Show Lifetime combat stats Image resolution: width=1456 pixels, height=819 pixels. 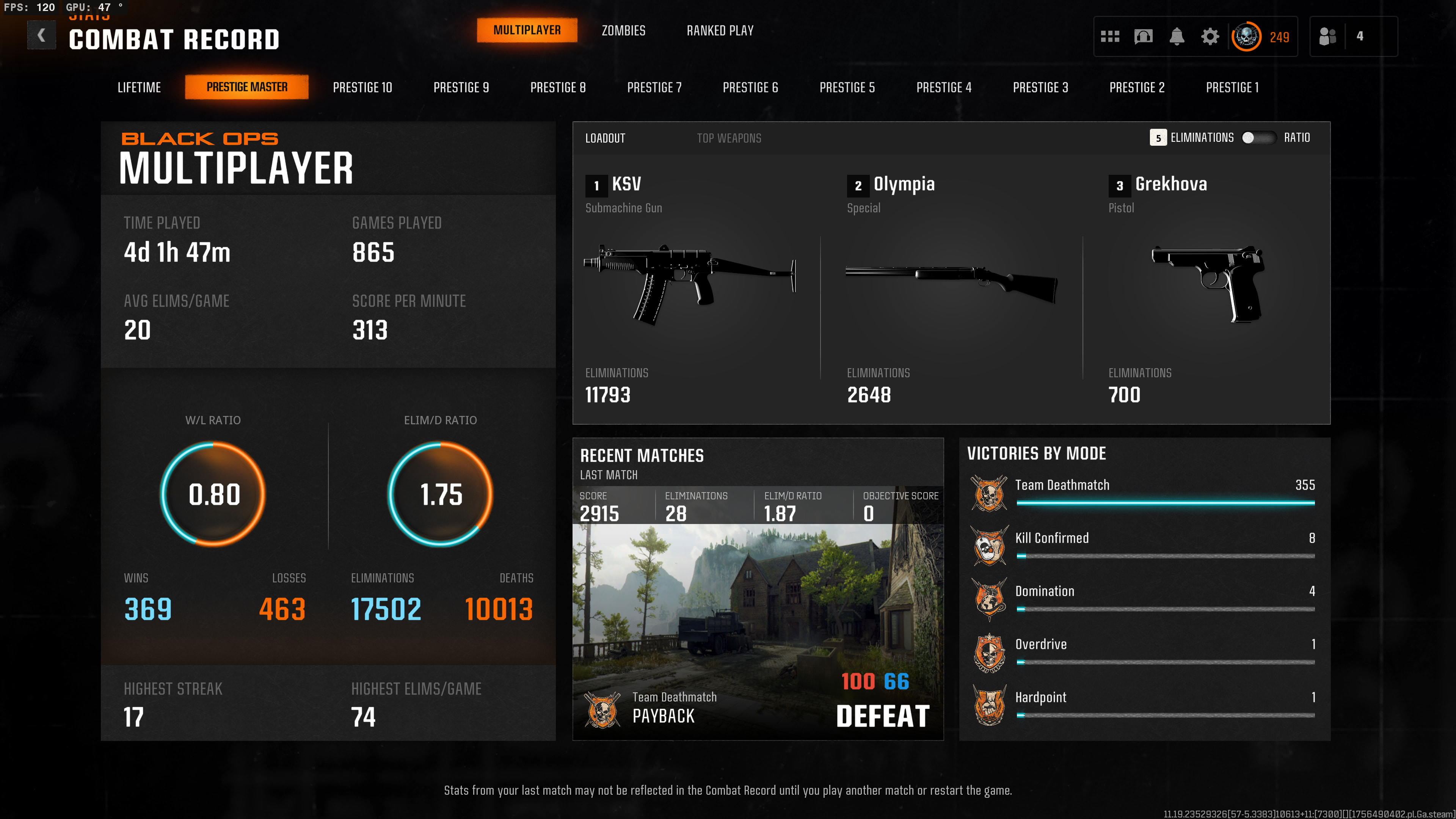(139, 88)
